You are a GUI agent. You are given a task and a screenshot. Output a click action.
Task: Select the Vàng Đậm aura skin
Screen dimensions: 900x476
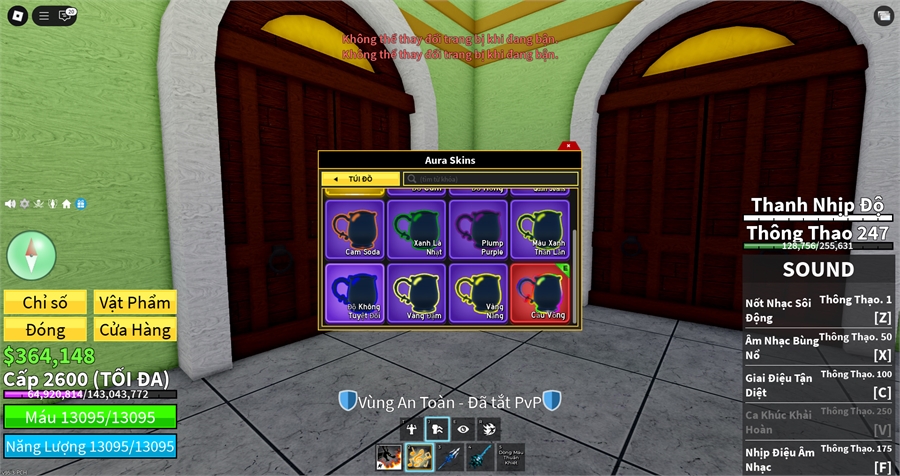click(x=415, y=292)
